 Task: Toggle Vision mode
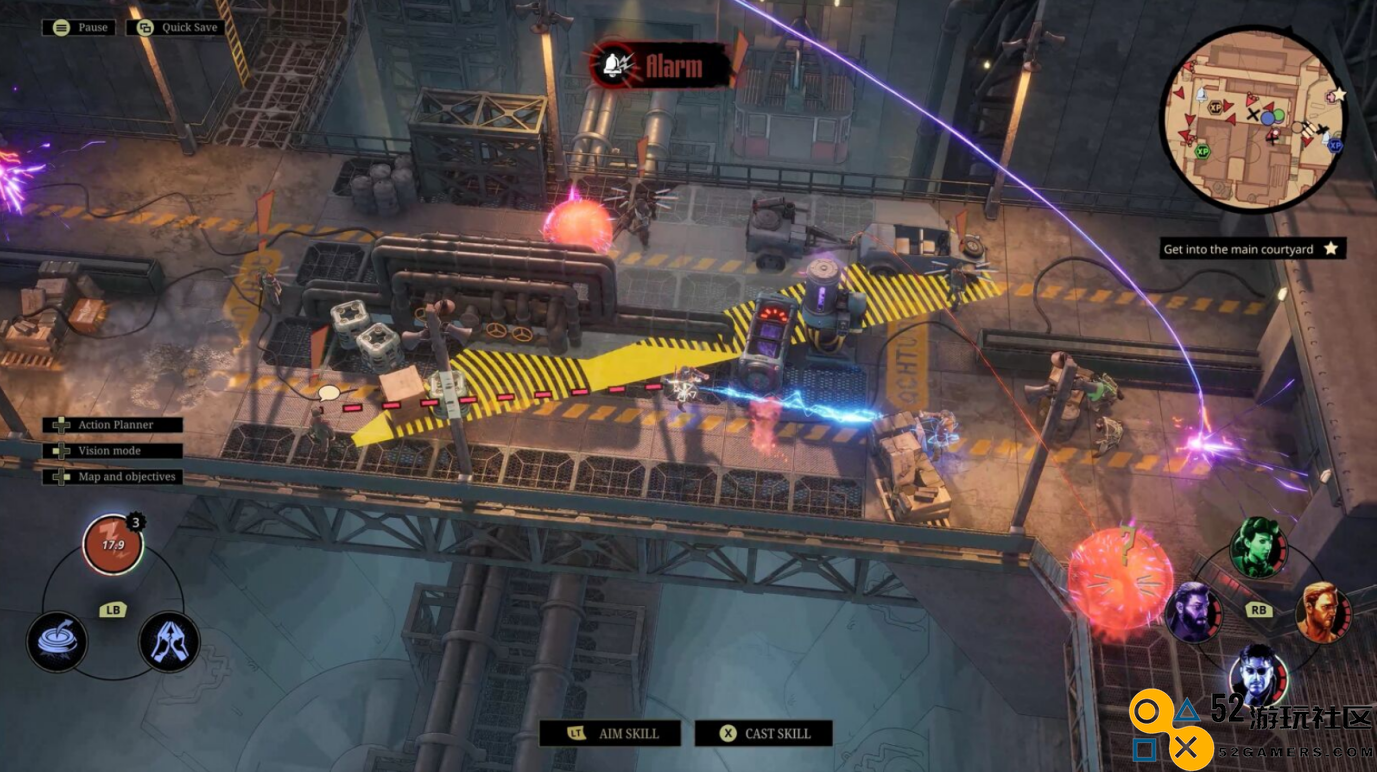coord(113,451)
